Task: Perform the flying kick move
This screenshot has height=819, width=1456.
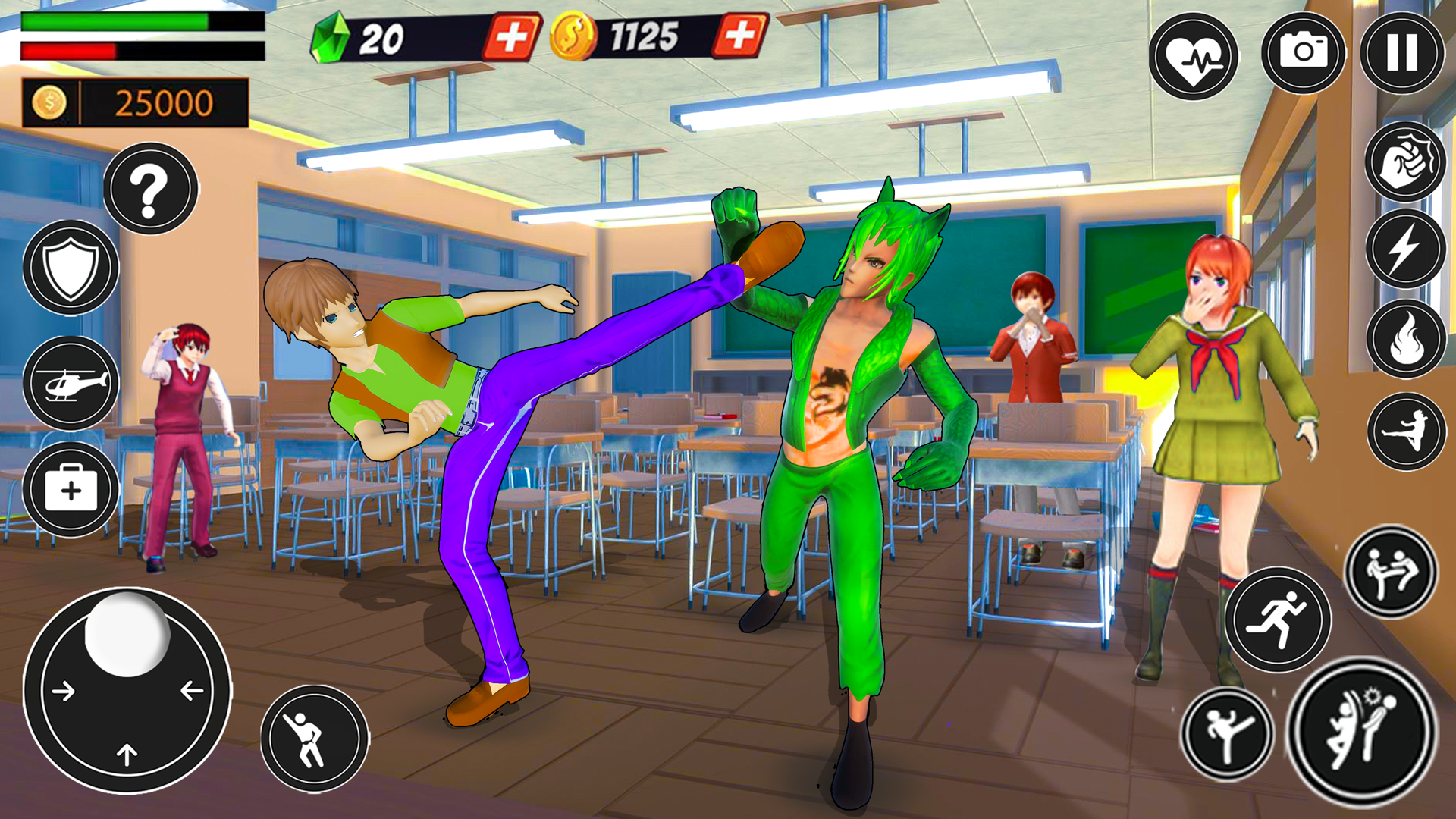Action: [1407, 431]
